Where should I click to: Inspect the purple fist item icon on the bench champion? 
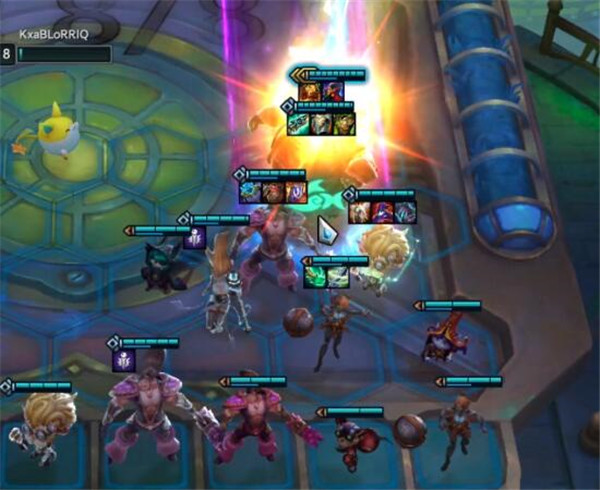click(122, 359)
